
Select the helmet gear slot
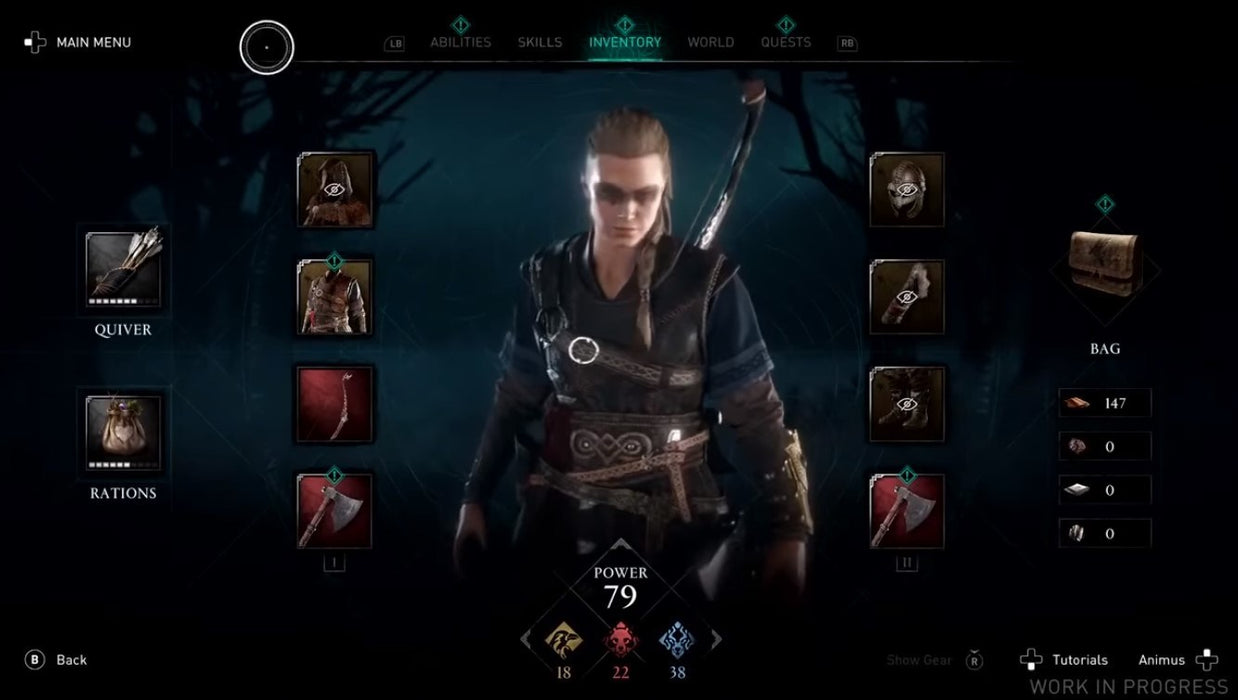click(x=907, y=190)
